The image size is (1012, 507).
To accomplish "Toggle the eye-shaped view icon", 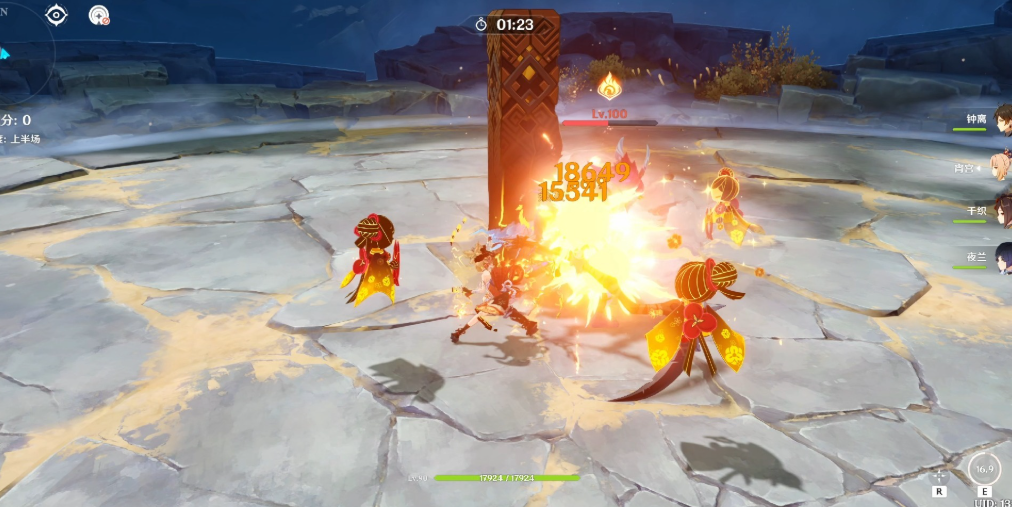I will click(x=57, y=15).
